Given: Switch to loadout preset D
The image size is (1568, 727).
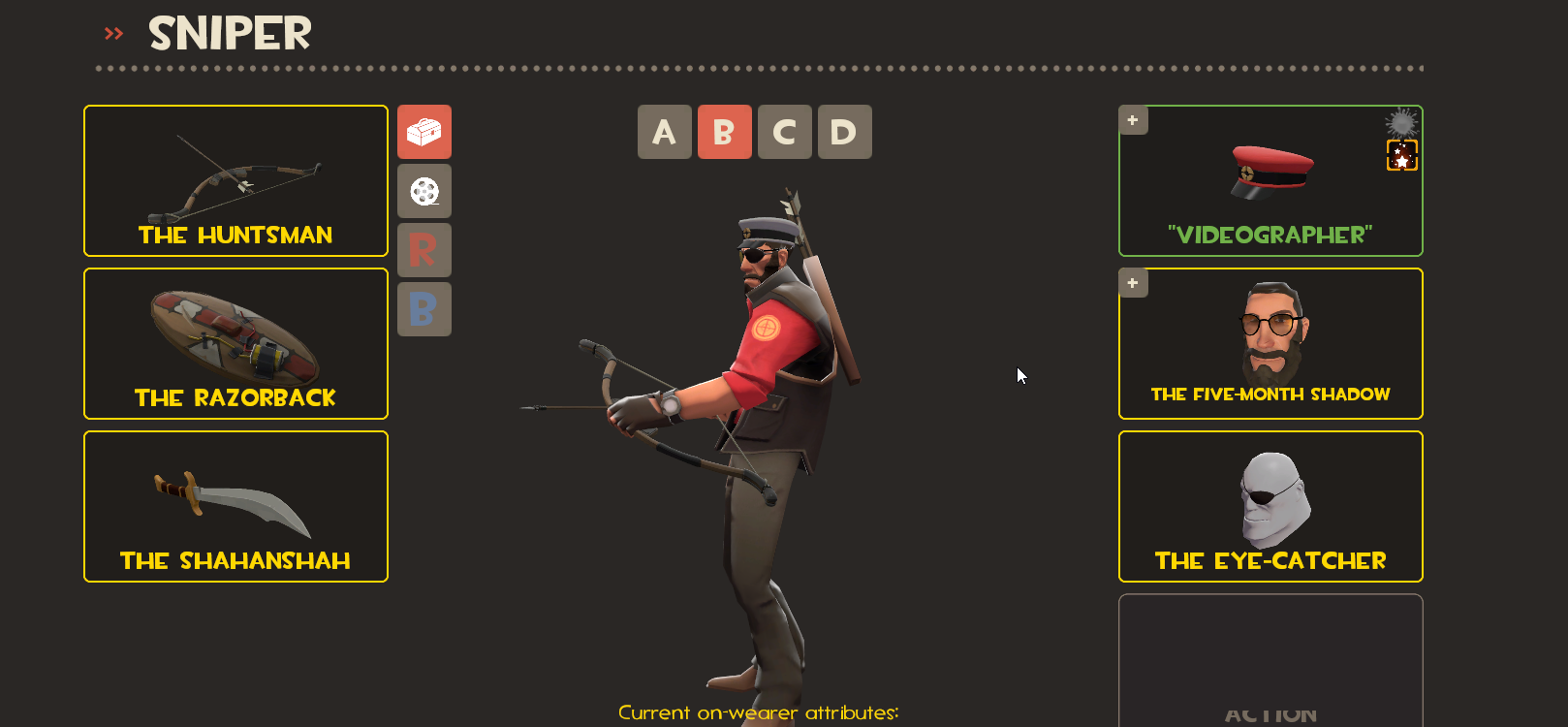Looking at the screenshot, I should tap(845, 132).
